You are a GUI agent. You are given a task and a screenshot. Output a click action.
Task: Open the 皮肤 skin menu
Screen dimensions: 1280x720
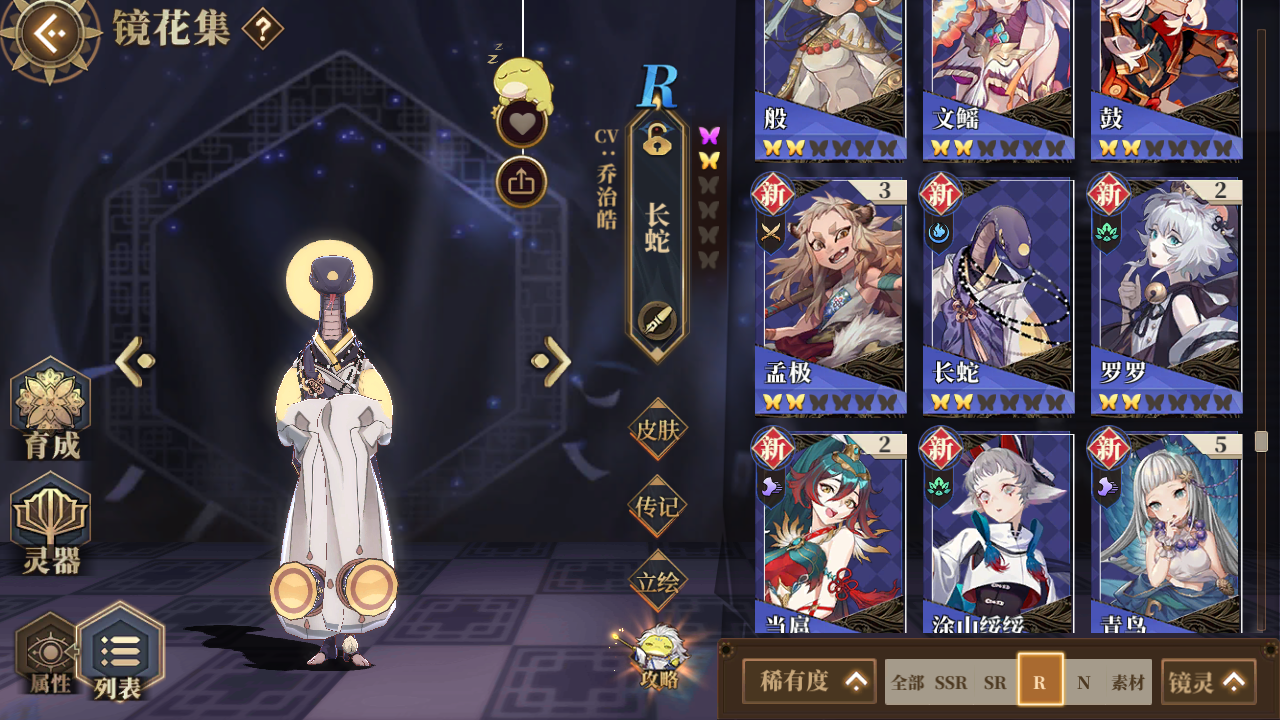click(x=657, y=430)
